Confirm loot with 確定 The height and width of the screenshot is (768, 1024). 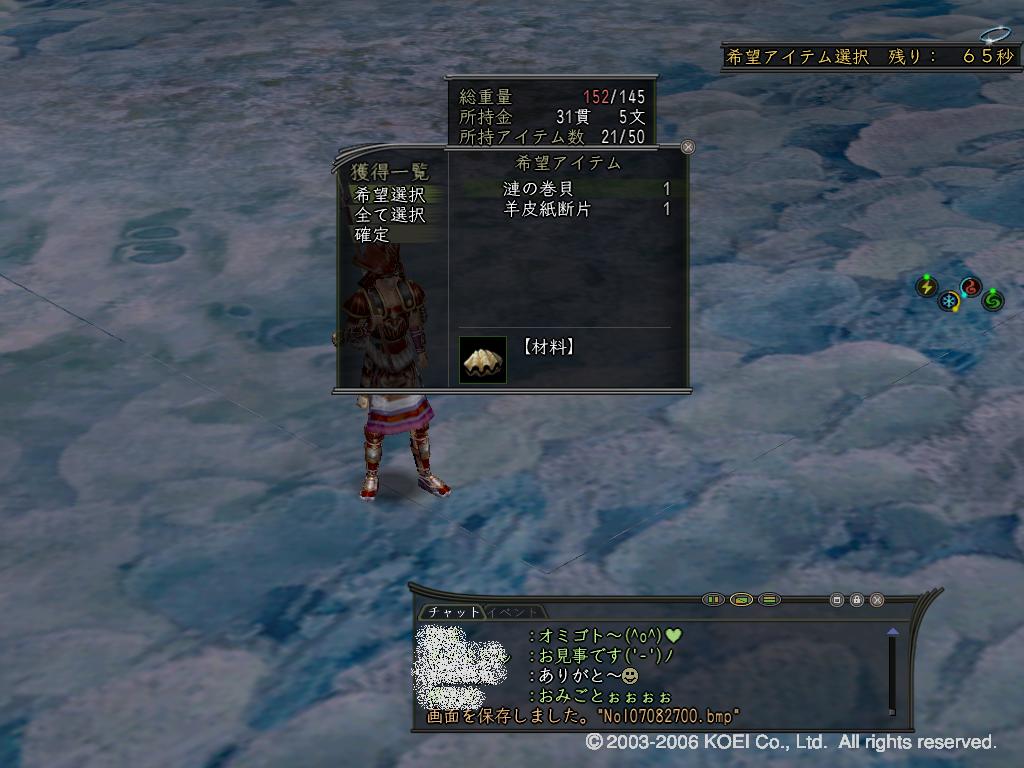372,235
